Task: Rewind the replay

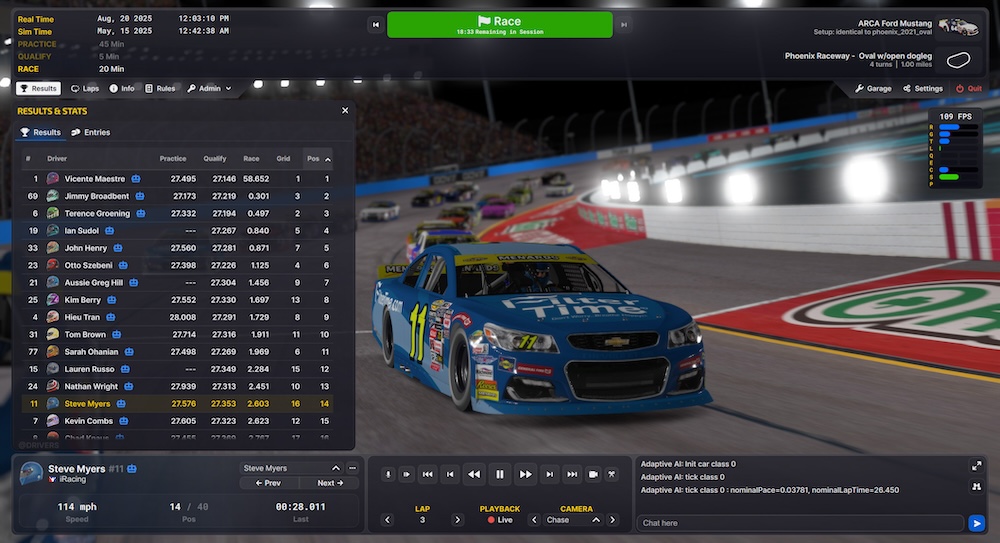Action: point(475,474)
